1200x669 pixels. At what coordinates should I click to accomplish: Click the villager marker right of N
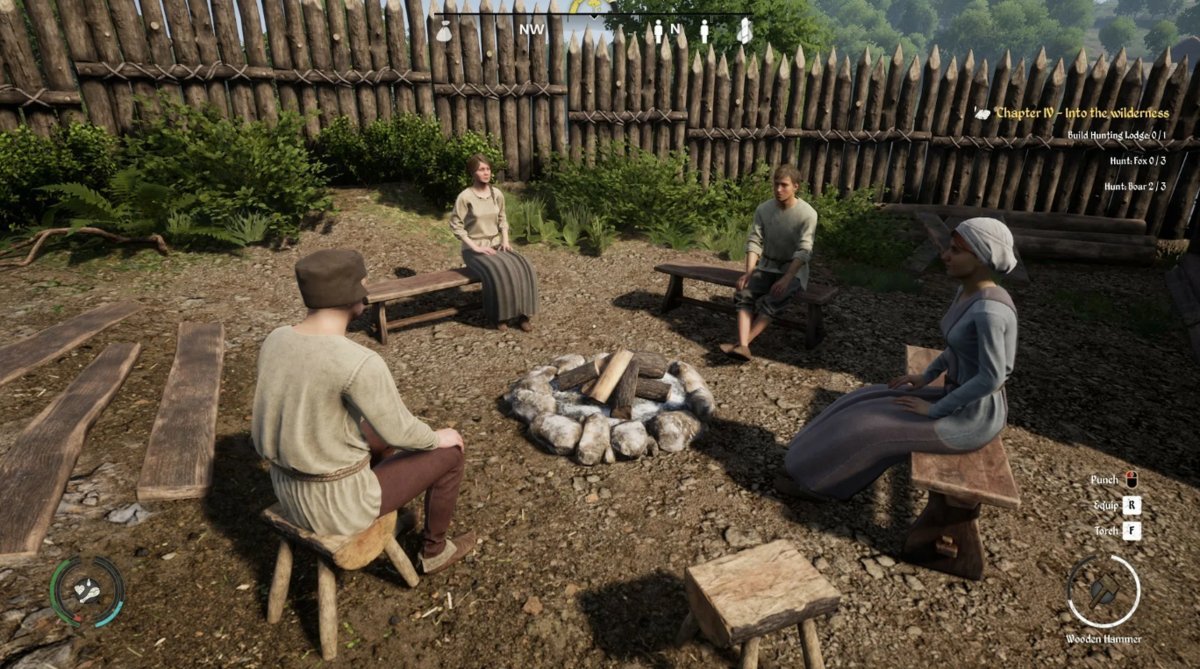coord(703,31)
